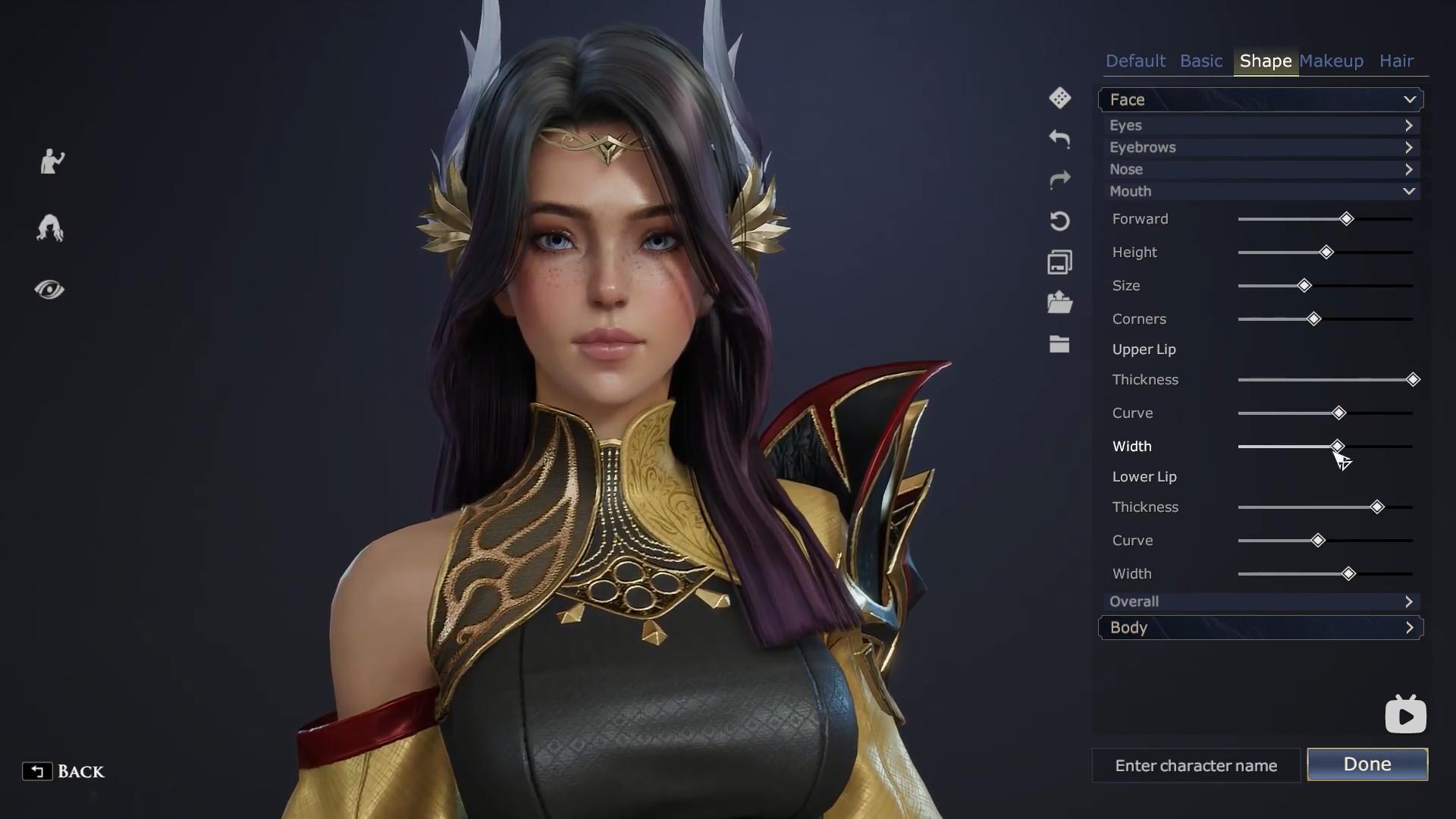The image size is (1456, 819).
Task: Expand the Eyes section
Action: [1260, 125]
